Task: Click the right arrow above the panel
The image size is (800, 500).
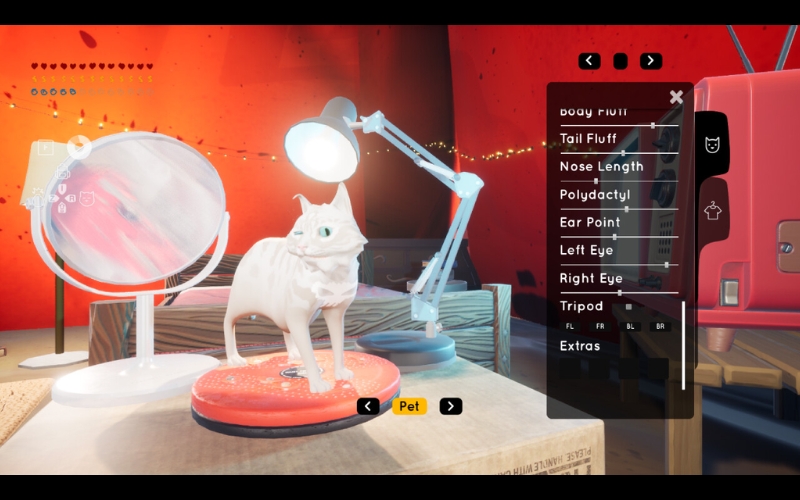Action: pyautogui.click(x=651, y=61)
